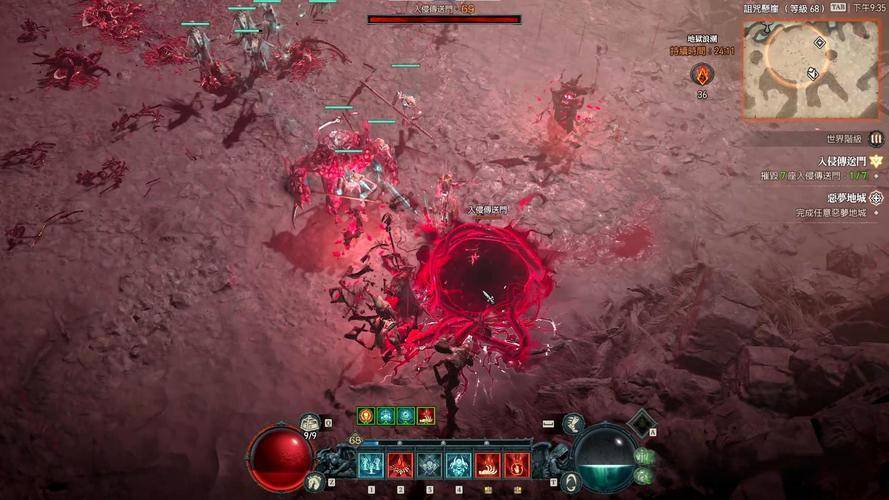Drink the healing potion icon

click(x=310, y=424)
